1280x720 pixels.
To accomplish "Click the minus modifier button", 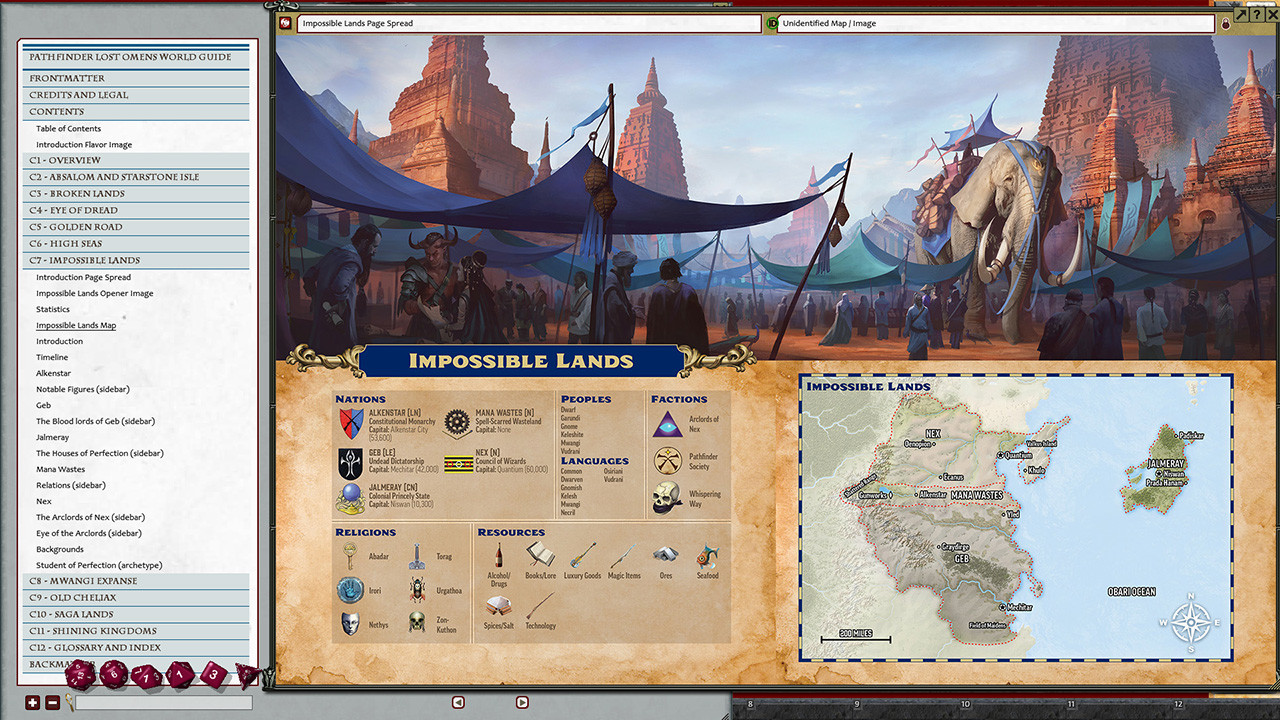I will click(52, 703).
